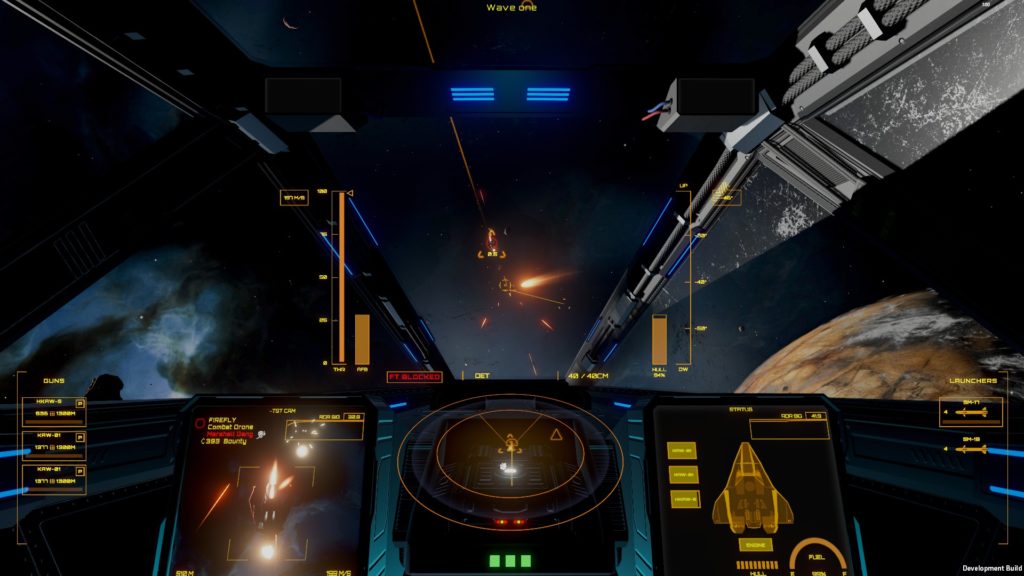Select the bracketed enemy target marker
The height and width of the screenshot is (576, 1024).
pos(491,243)
